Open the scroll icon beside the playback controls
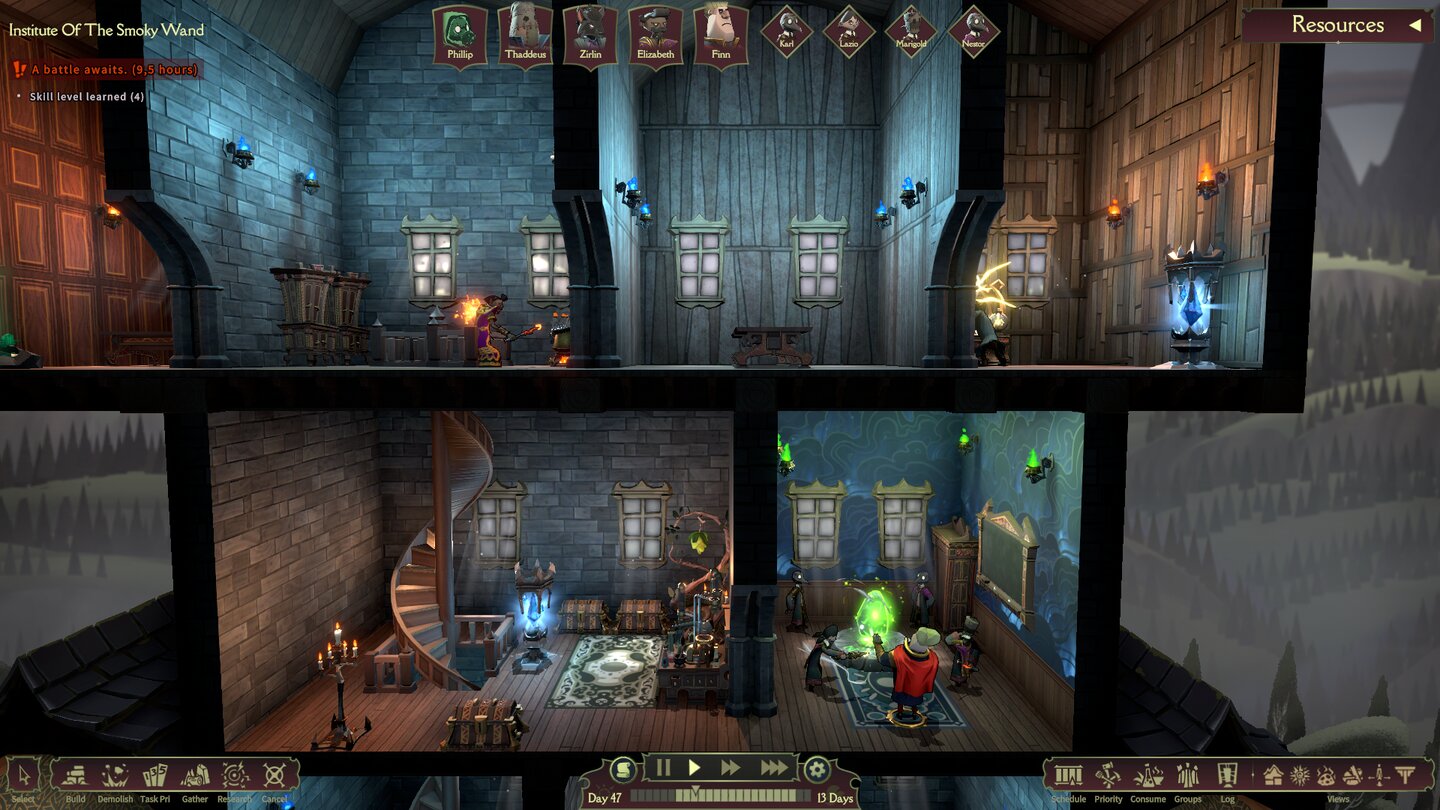 (622, 768)
